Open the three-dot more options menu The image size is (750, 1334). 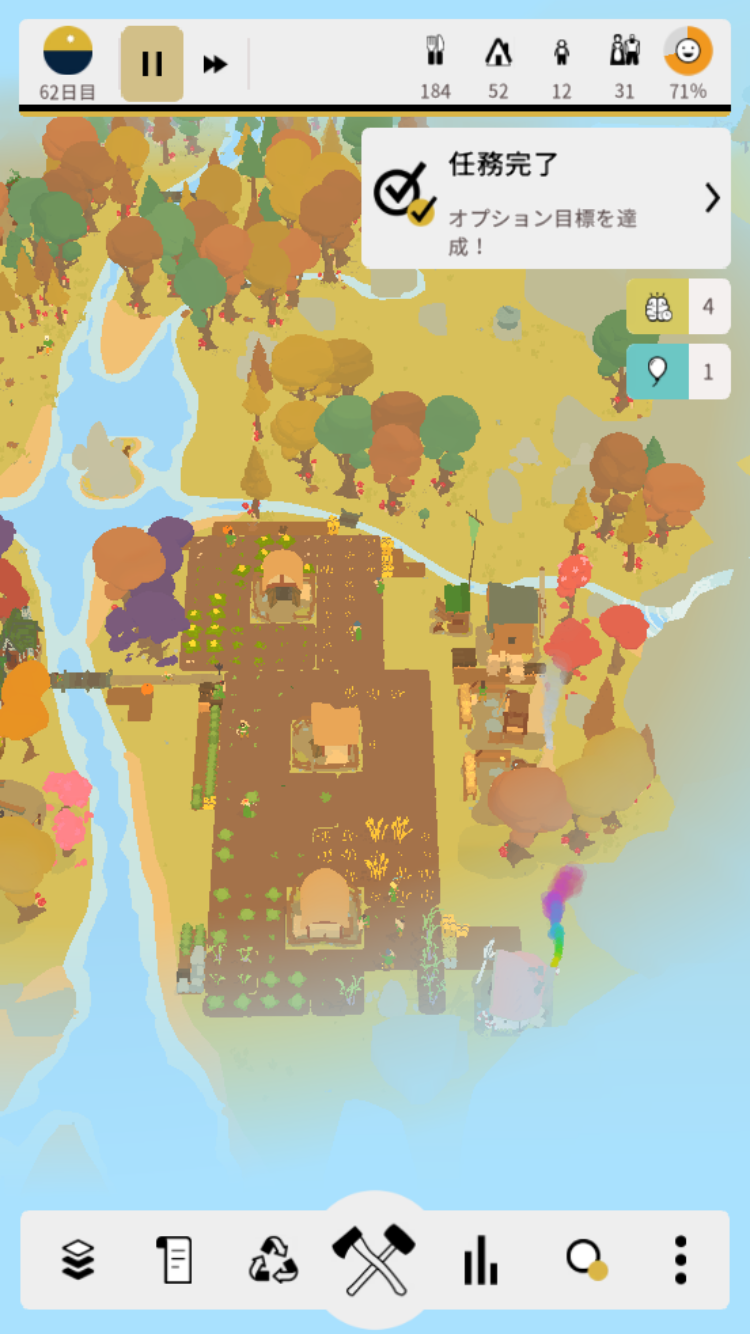pos(681,1259)
